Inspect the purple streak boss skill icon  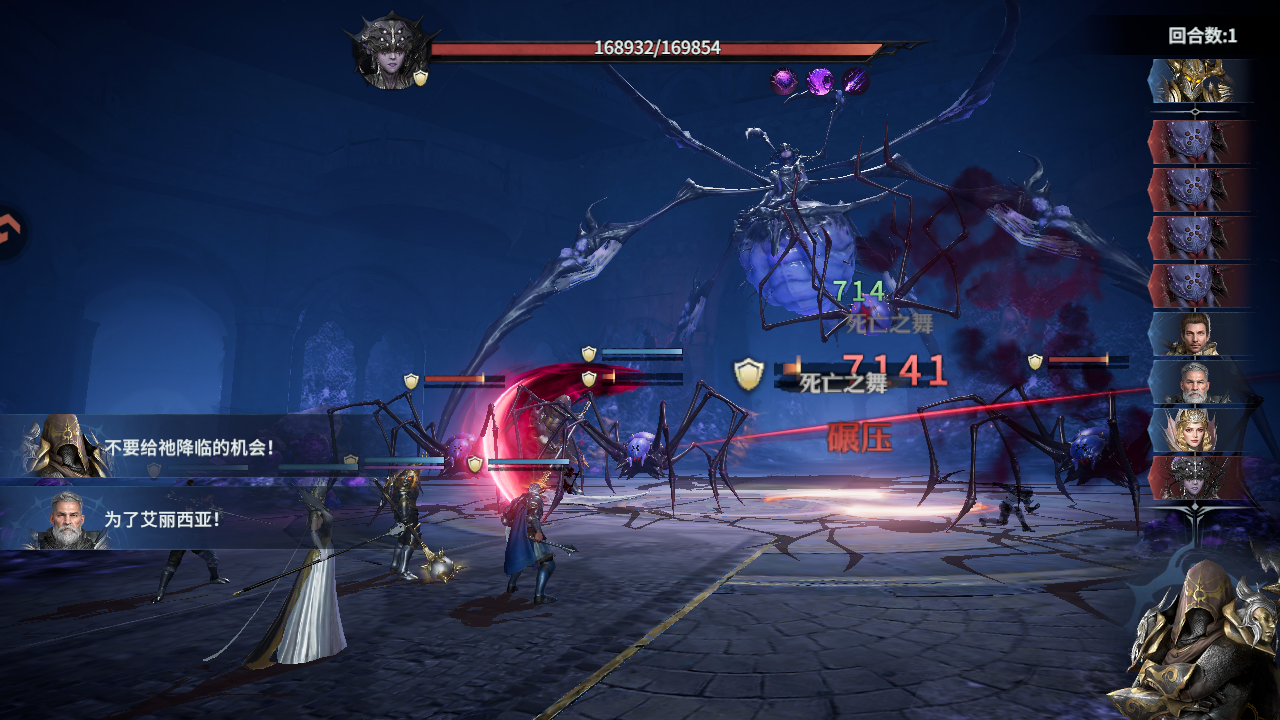click(855, 81)
